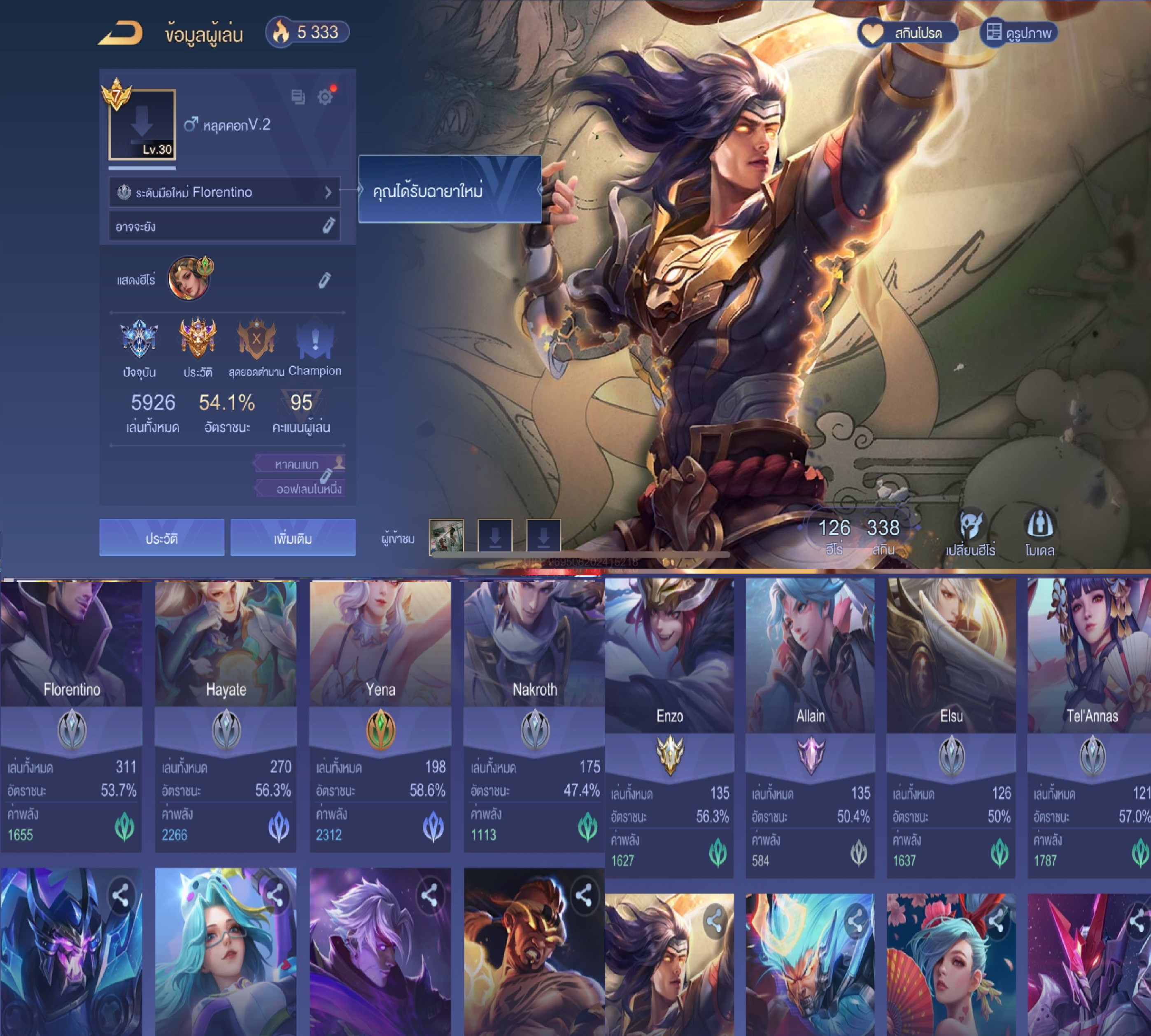View the first visitor avatar thumbnail
1151x1036 pixels.
pyautogui.click(x=446, y=536)
